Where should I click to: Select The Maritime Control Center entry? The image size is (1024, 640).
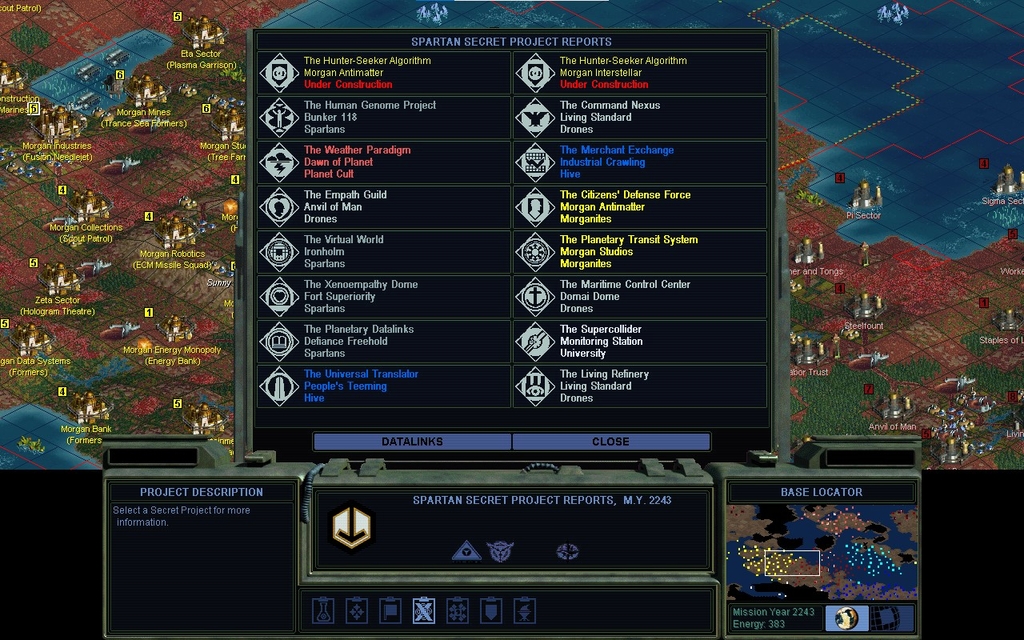tap(640, 297)
